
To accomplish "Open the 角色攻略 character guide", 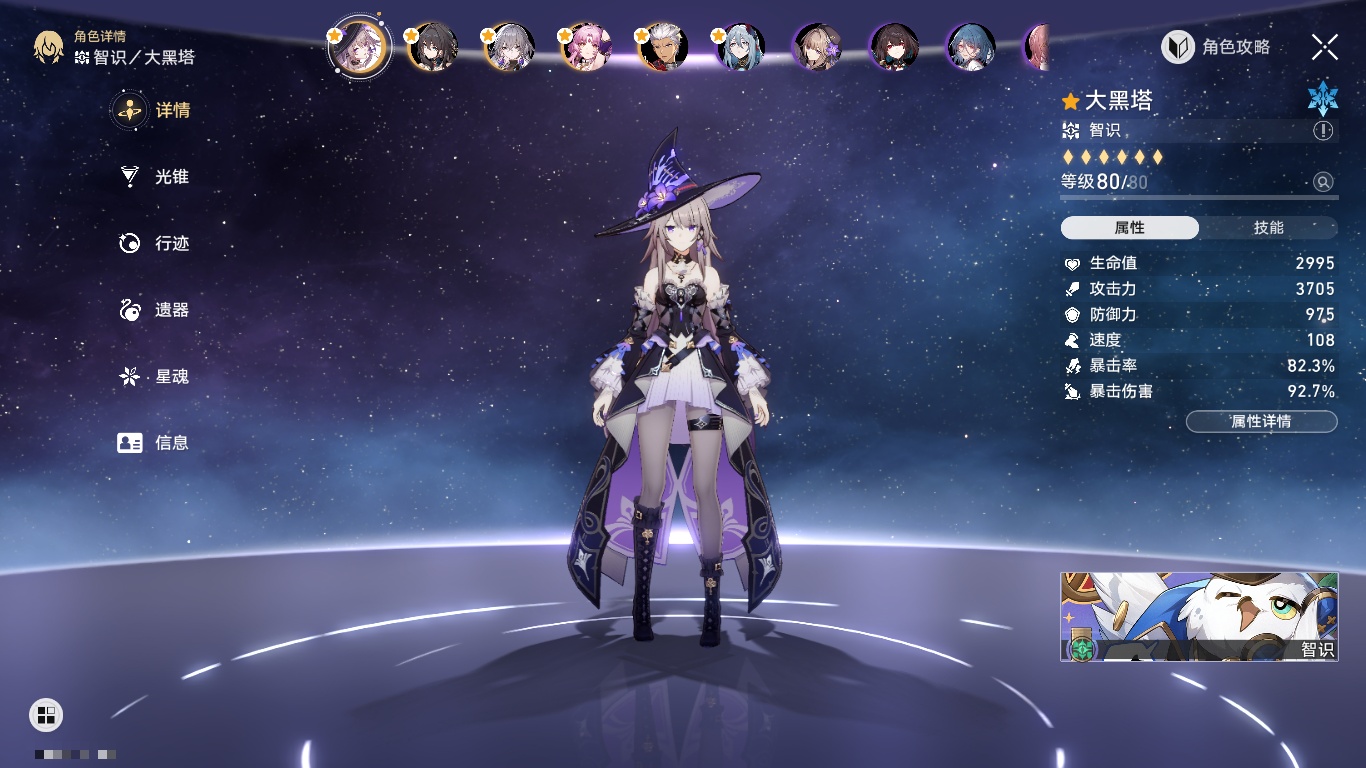I will pos(1216,47).
